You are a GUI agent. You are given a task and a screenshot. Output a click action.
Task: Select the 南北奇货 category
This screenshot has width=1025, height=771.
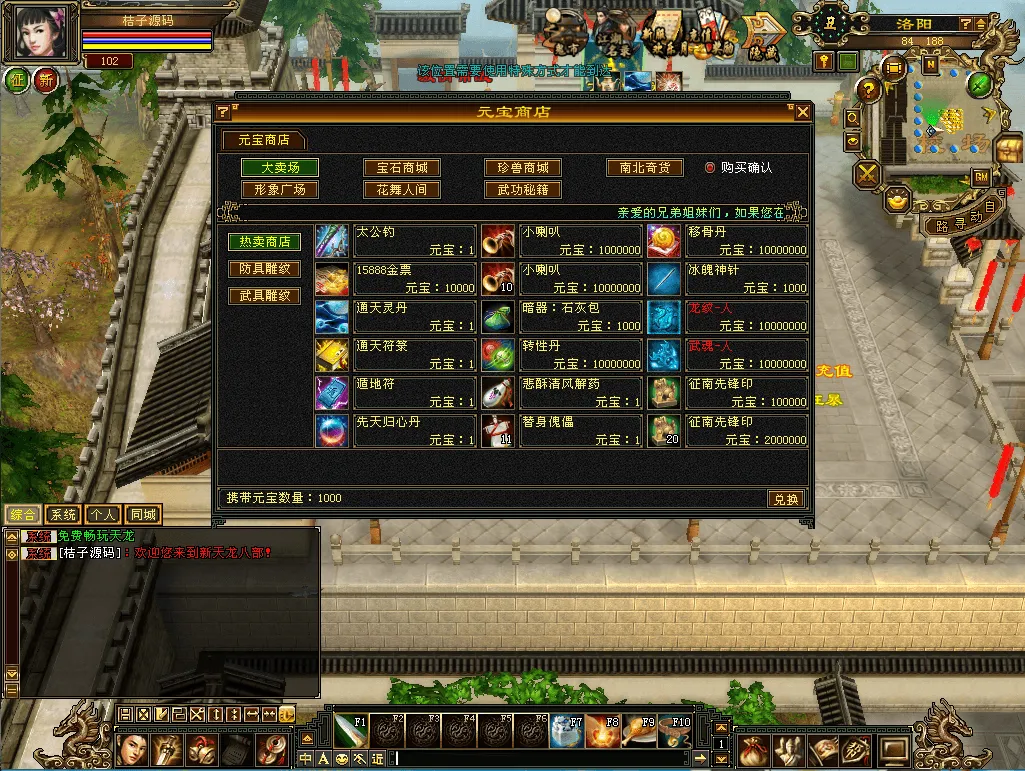[x=645, y=168]
